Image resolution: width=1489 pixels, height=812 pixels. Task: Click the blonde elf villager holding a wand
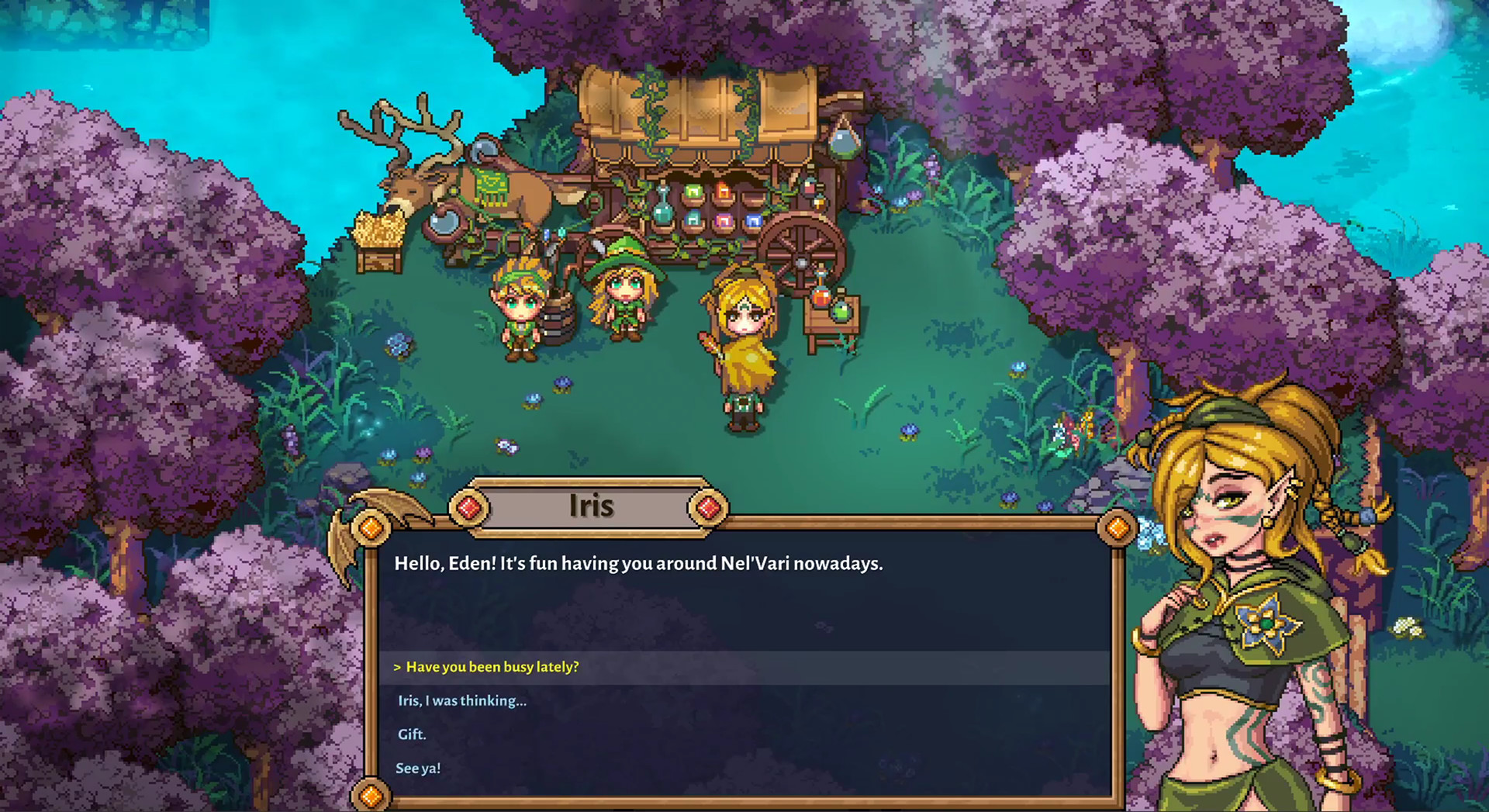coord(744,333)
